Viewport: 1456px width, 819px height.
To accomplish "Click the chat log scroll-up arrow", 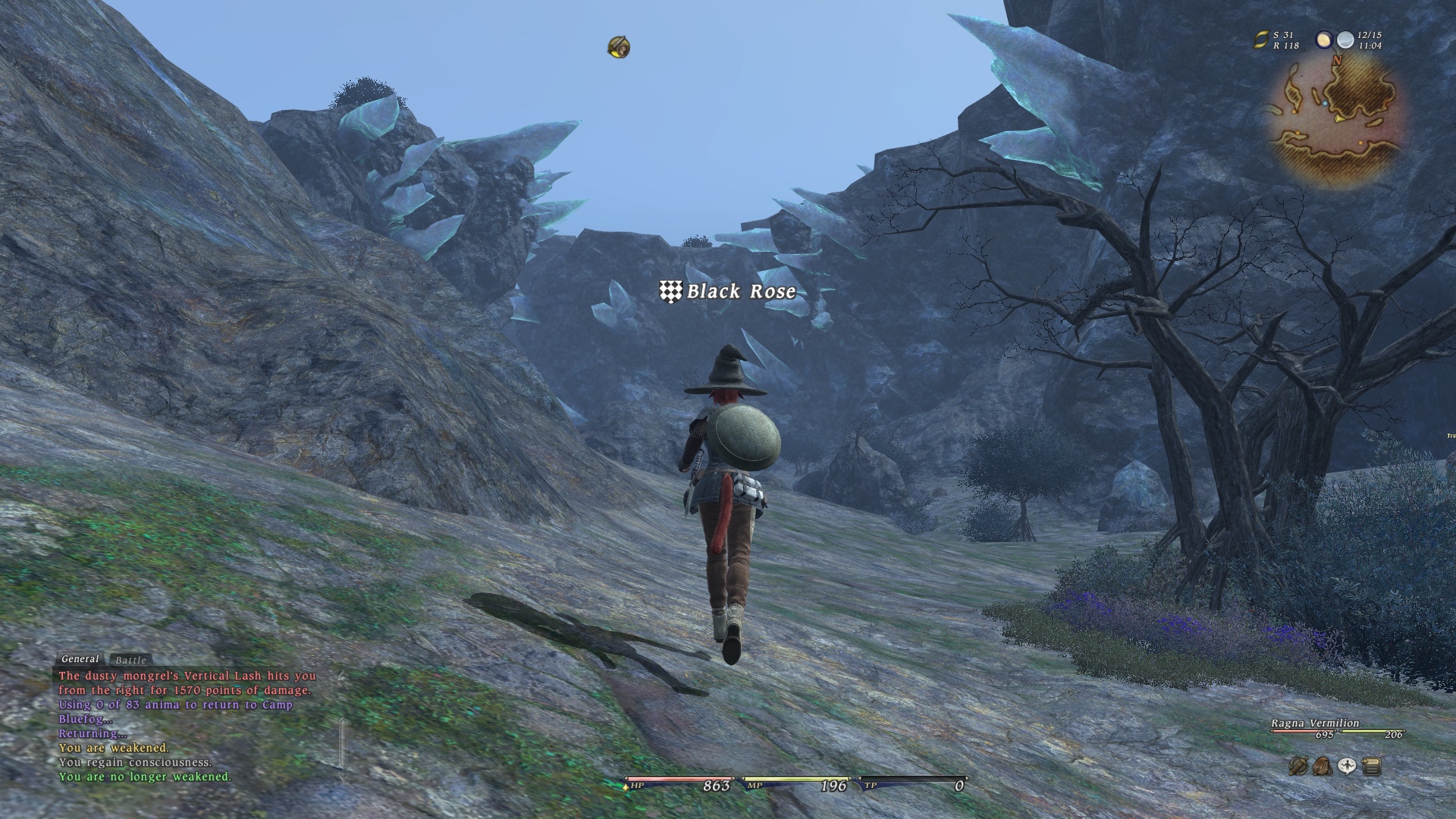I will coord(342,674).
